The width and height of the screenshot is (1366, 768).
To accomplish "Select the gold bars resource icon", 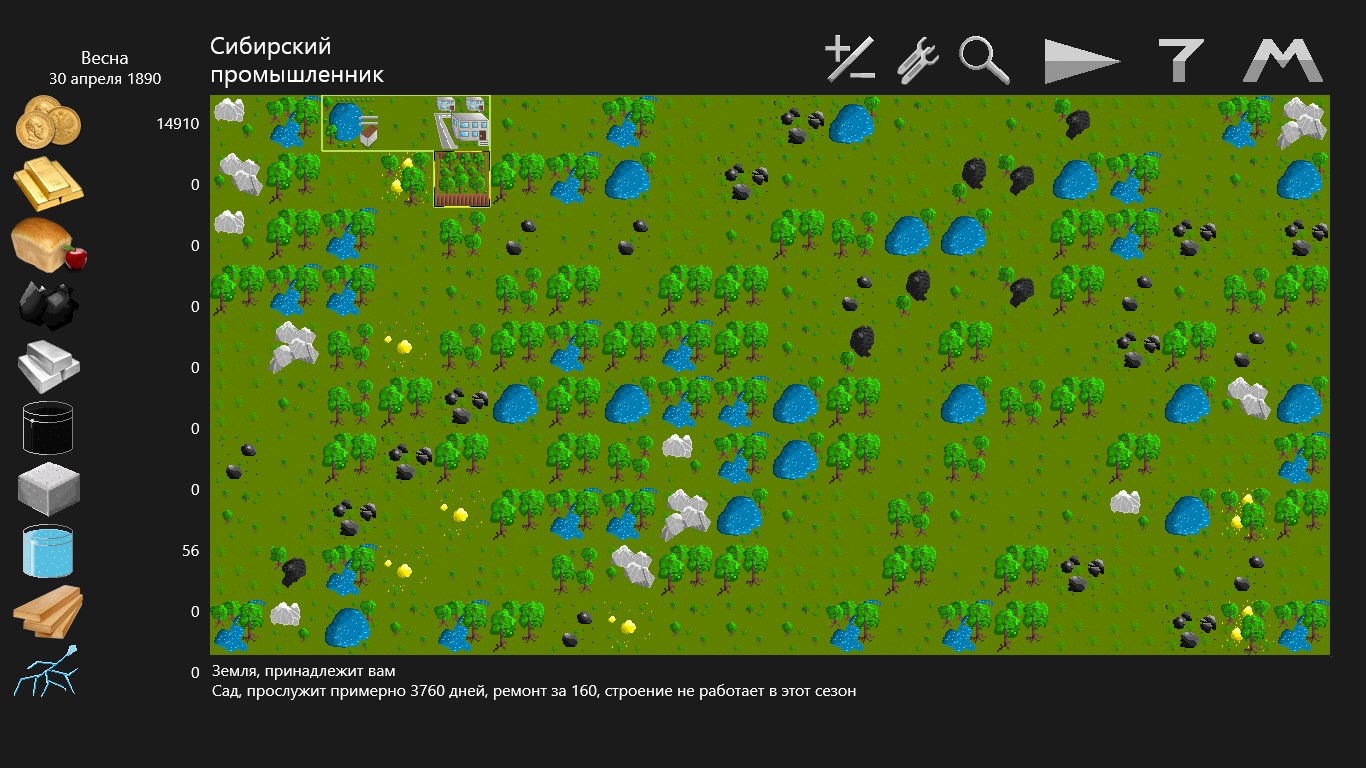I will 48,184.
